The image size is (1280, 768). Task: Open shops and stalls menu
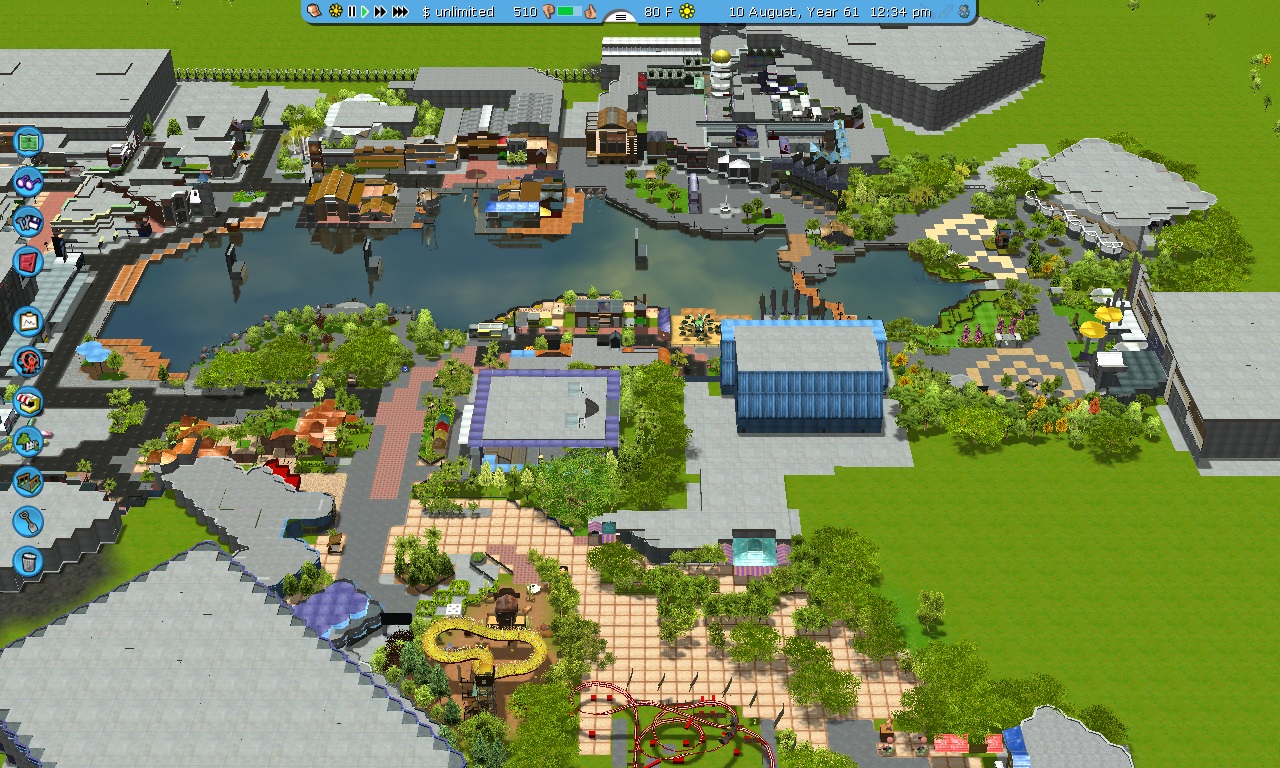(28, 402)
